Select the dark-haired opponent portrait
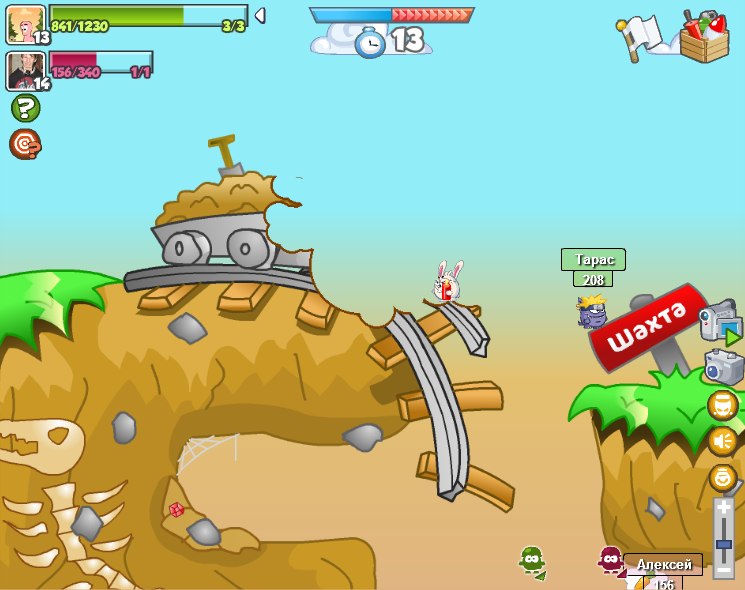This screenshot has width=745, height=590. pyautogui.click(x=25, y=71)
